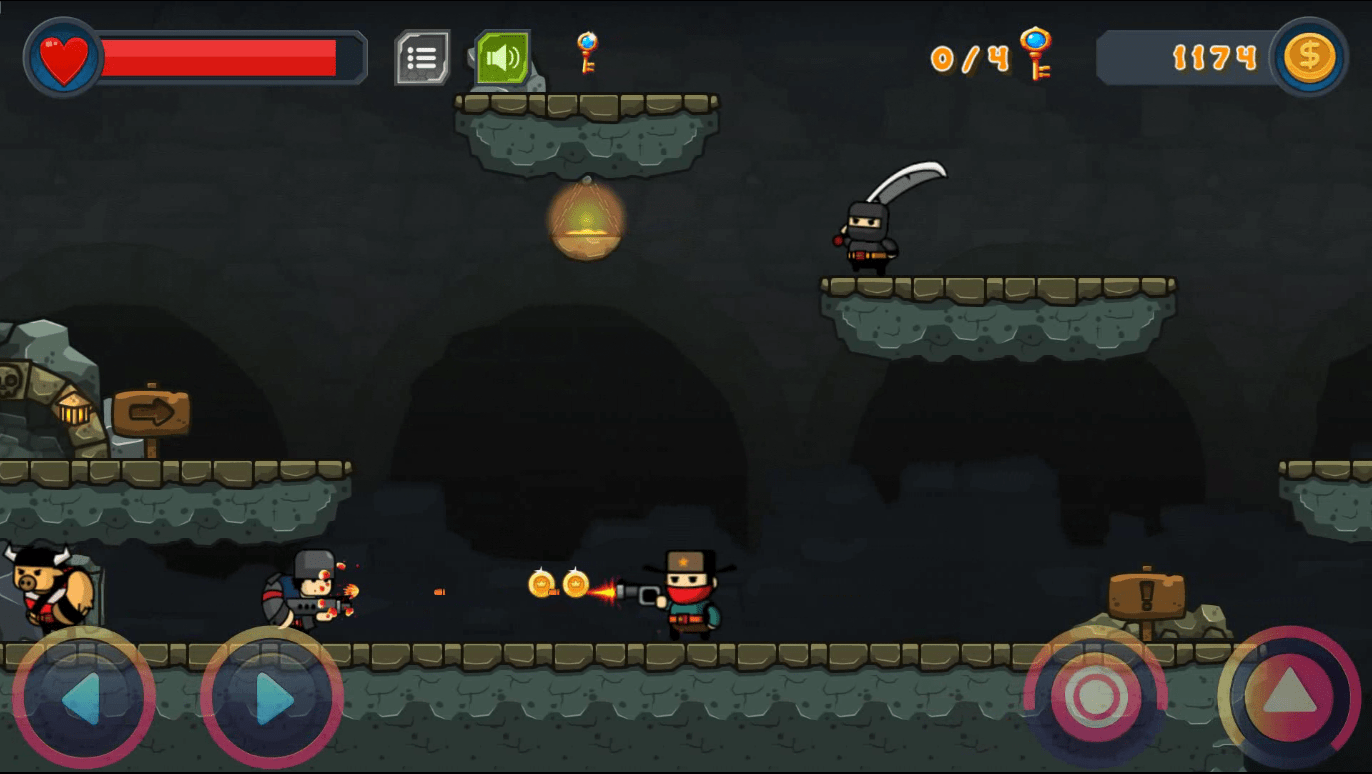
Task: Tap the hanging golden lantern
Action: (x=586, y=224)
